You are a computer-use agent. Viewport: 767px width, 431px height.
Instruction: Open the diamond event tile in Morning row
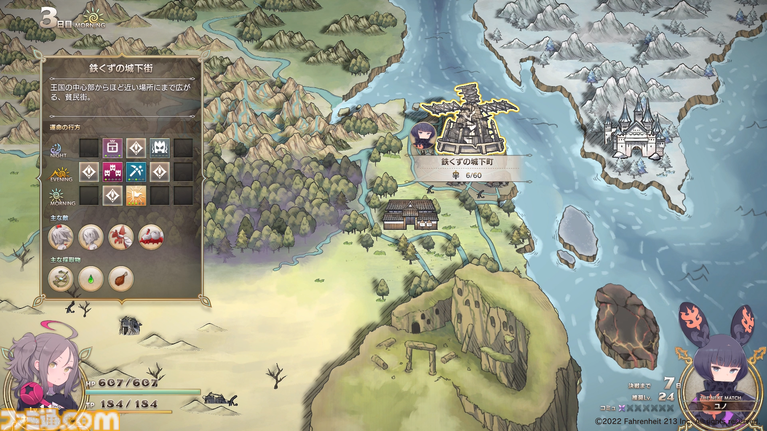[x=112, y=195]
